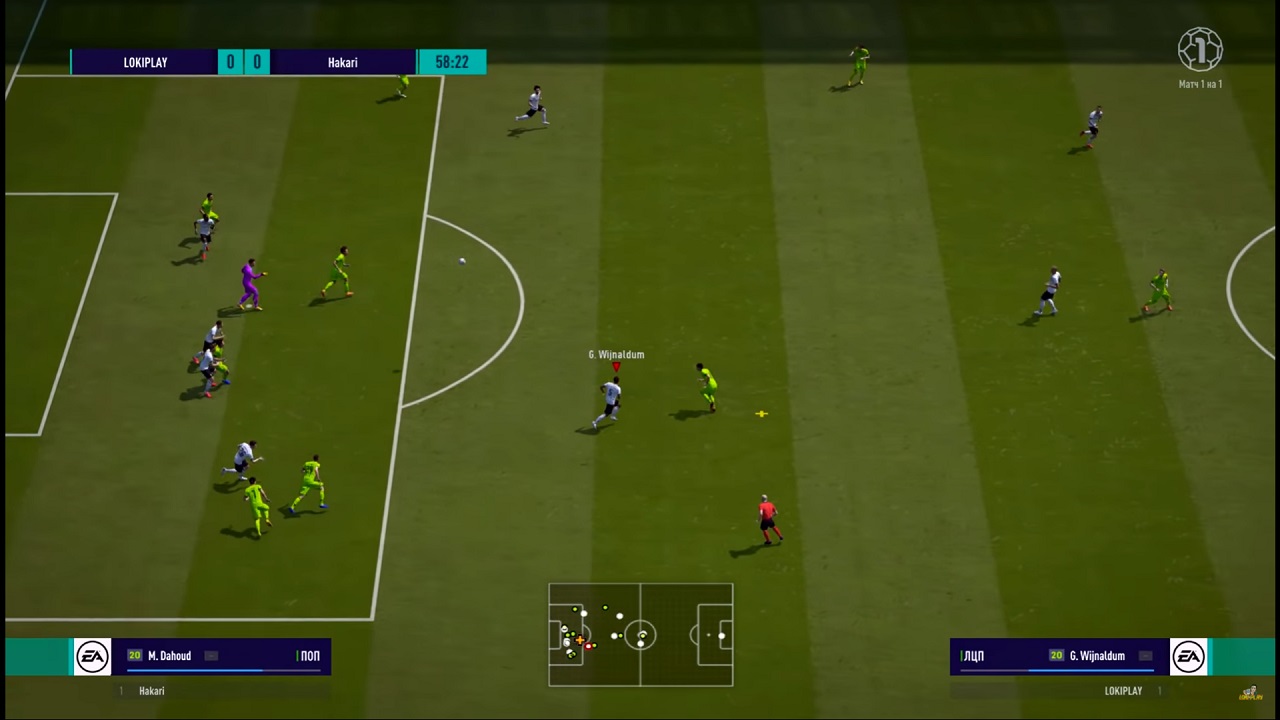Click the rating box showing 20 for Wijnaldum

(x=1056, y=655)
